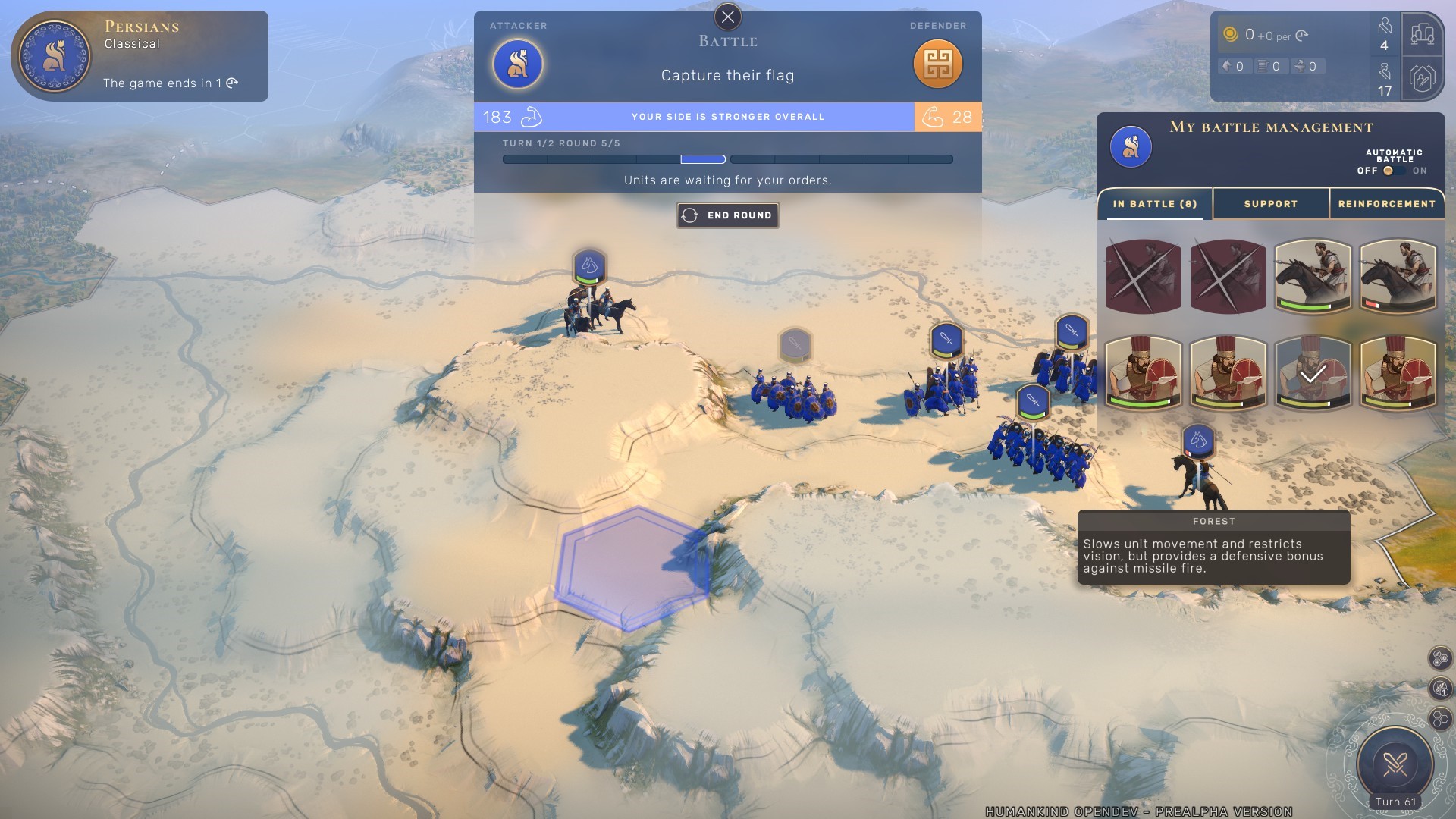Switch to the Support tab

click(1270, 204)
